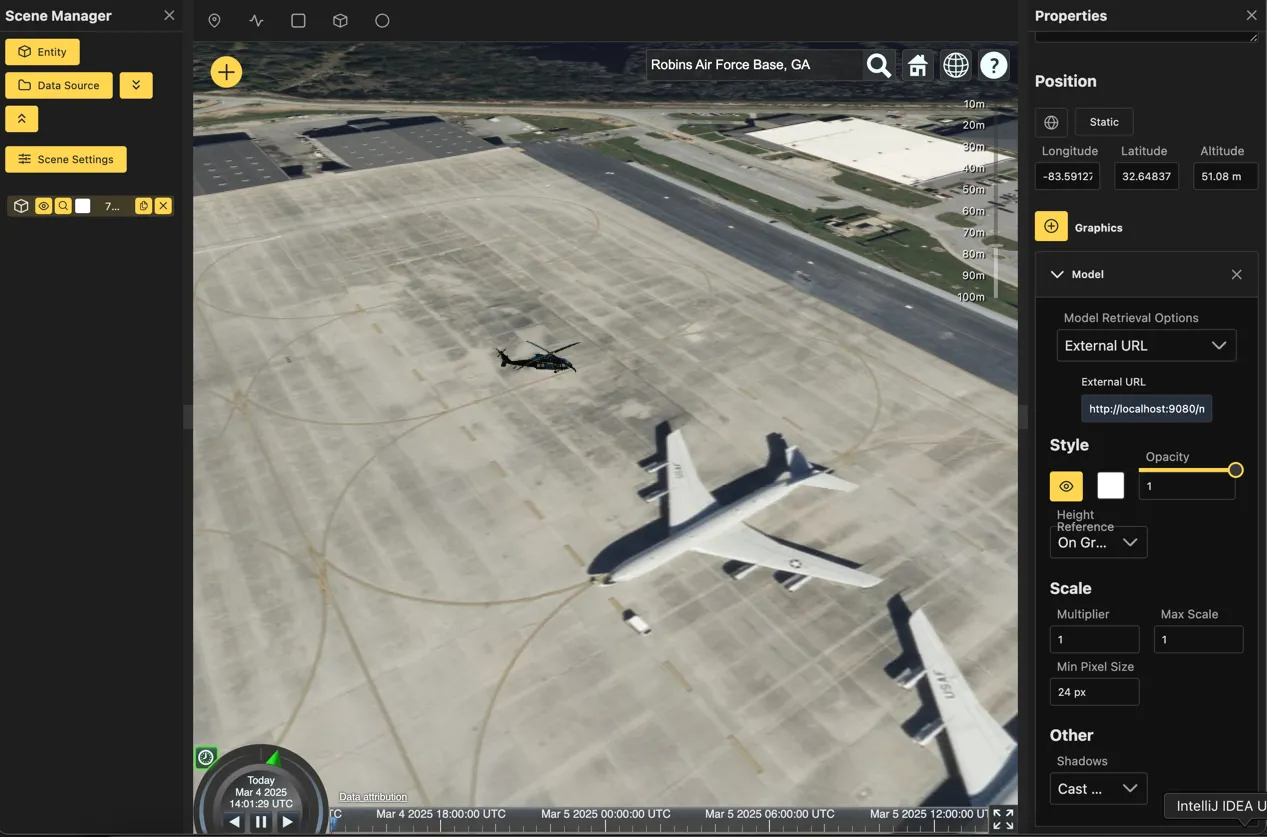Click the search magnifier button
The width and height of the screenshot is (1267, 837).
coord(878,65)
